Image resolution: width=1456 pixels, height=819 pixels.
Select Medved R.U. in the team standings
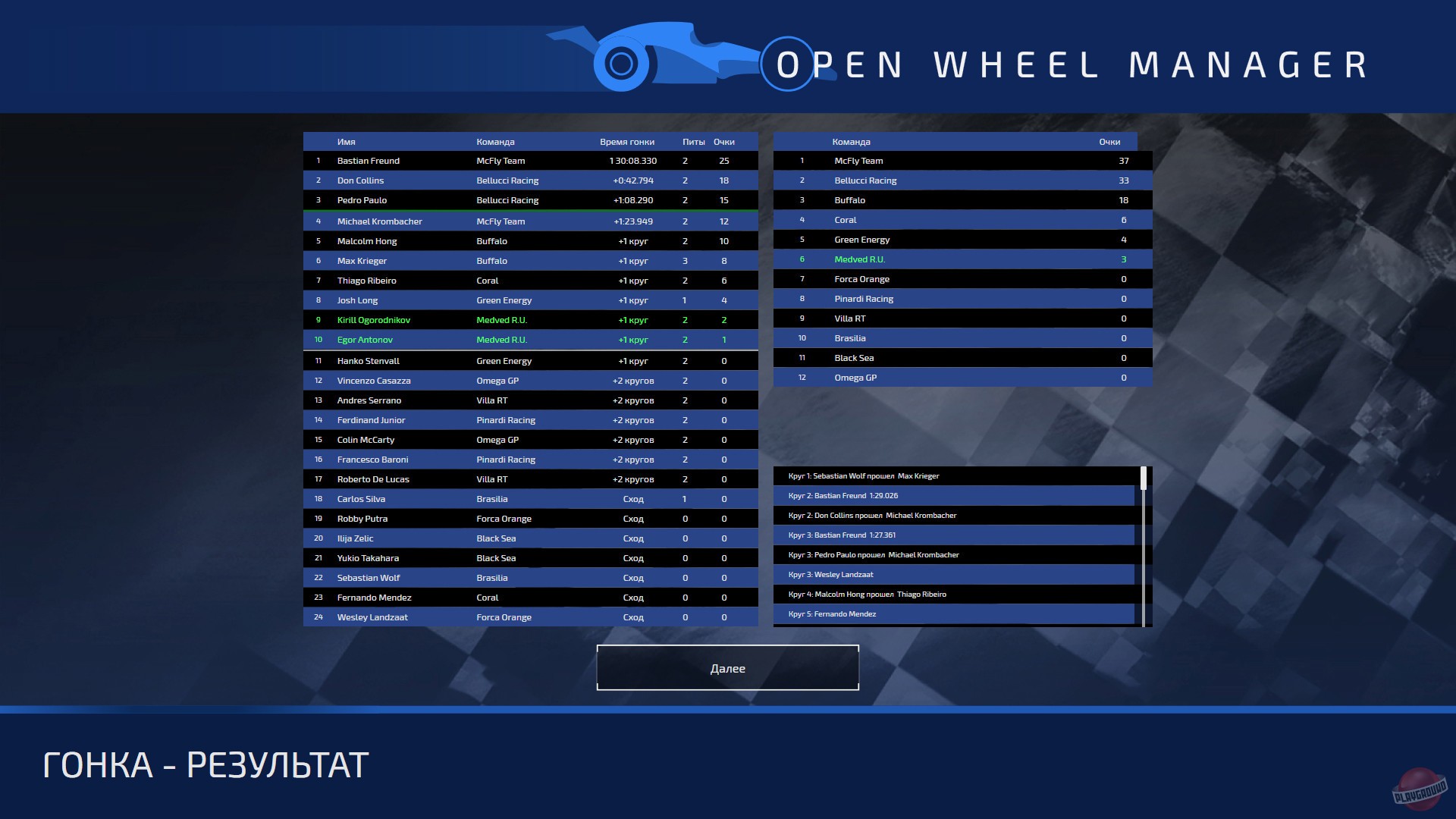(962, 259)
